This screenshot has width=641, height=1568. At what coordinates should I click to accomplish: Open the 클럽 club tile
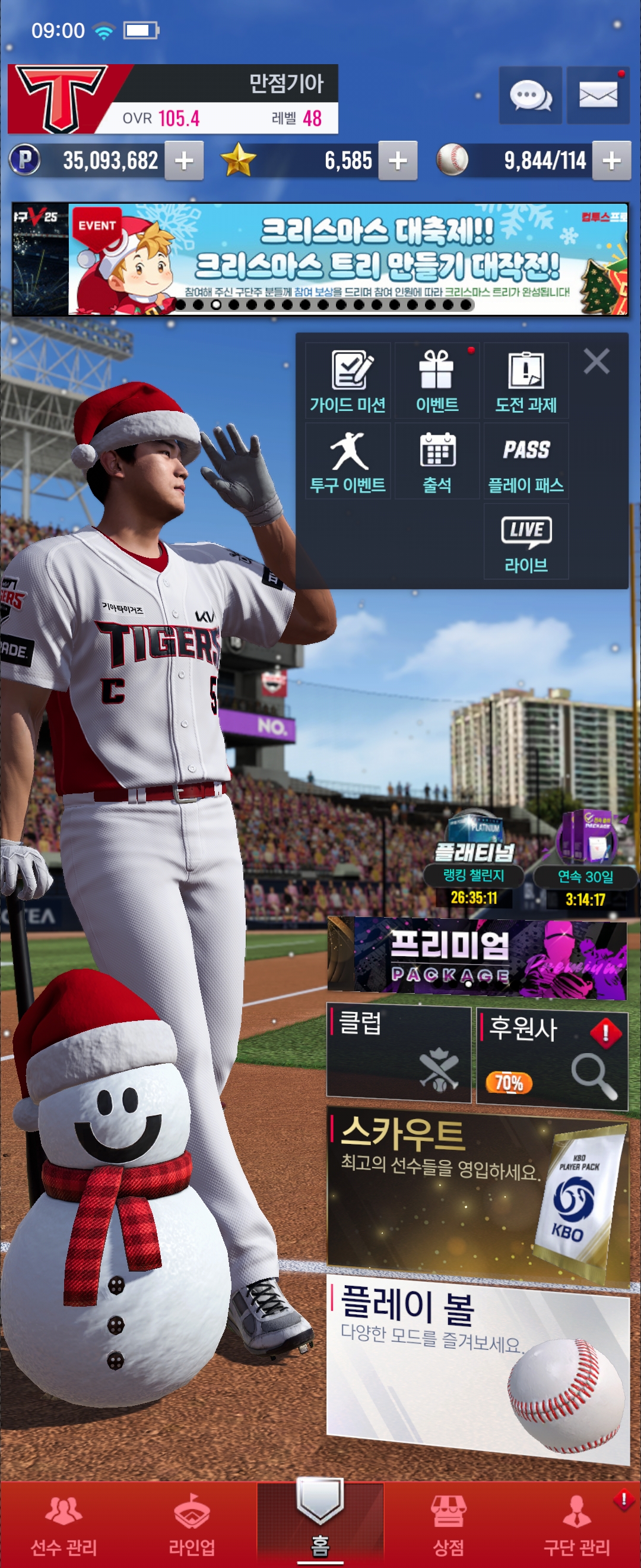coord(399,1054)
